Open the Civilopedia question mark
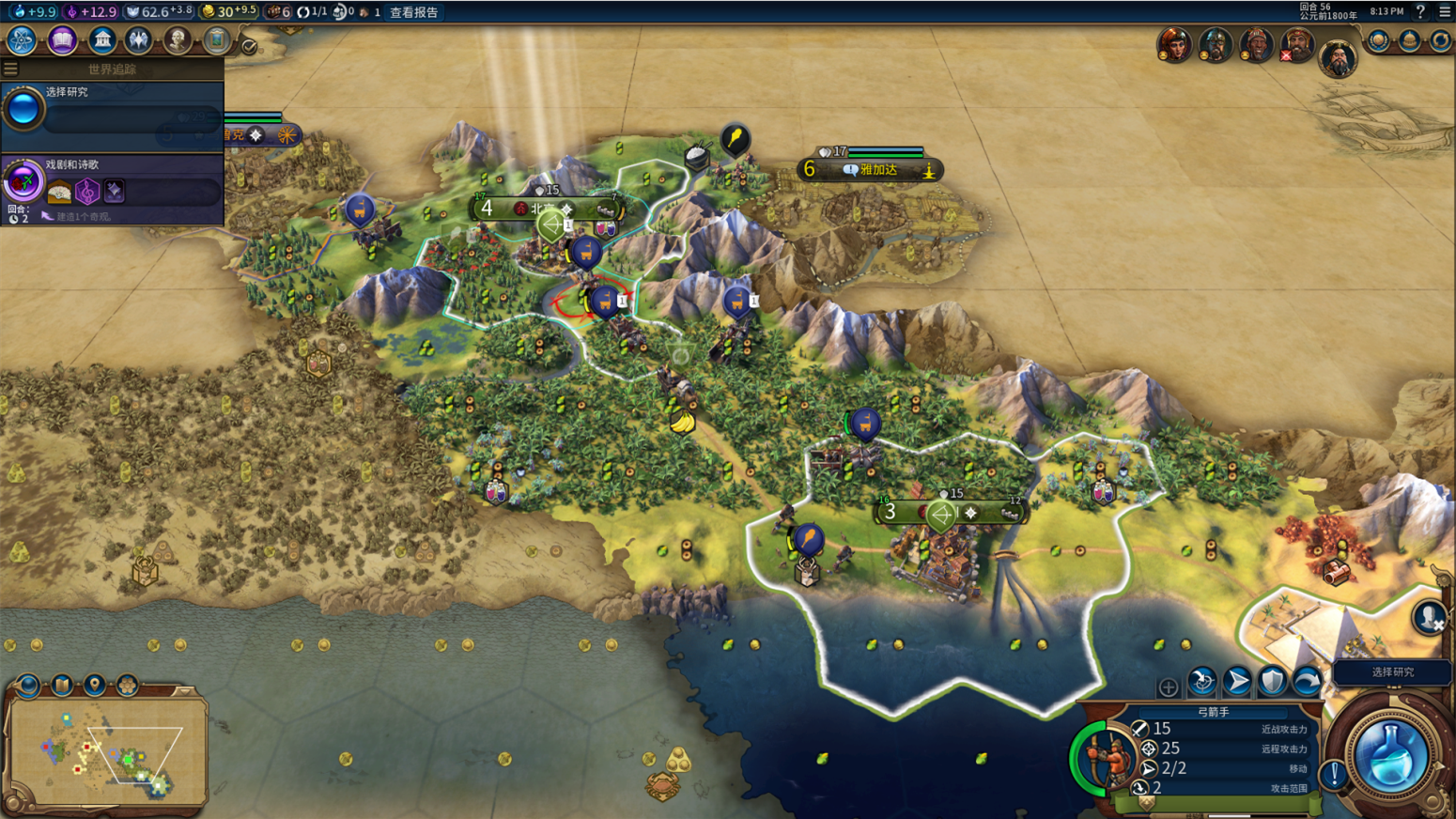 tap(1420, 11)
